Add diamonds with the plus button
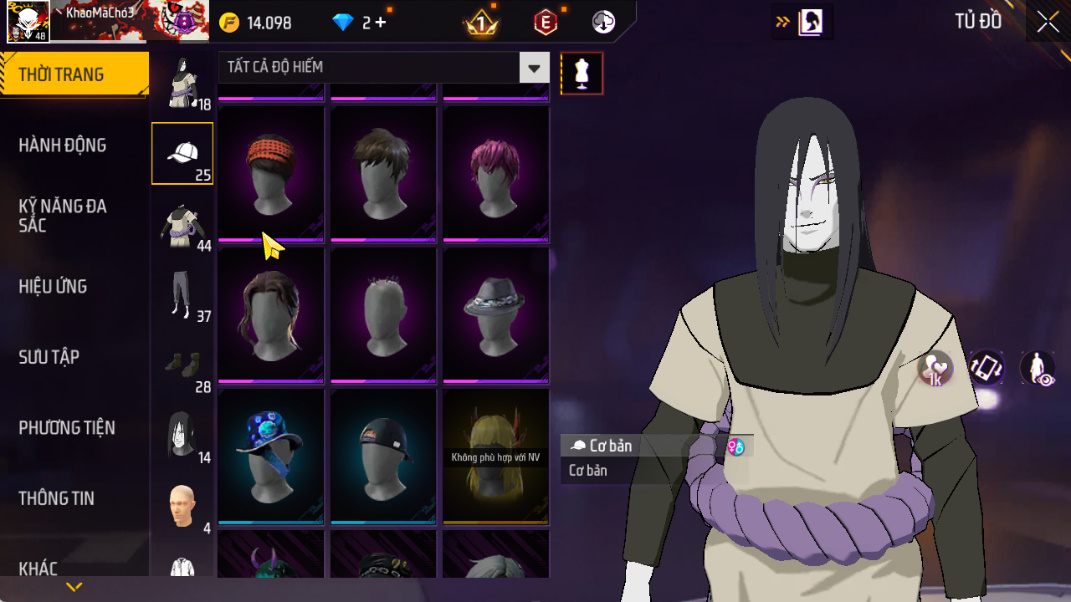The height and width of the screenshot is (602, 1071). pyautogui.click(x=381, y=22)
